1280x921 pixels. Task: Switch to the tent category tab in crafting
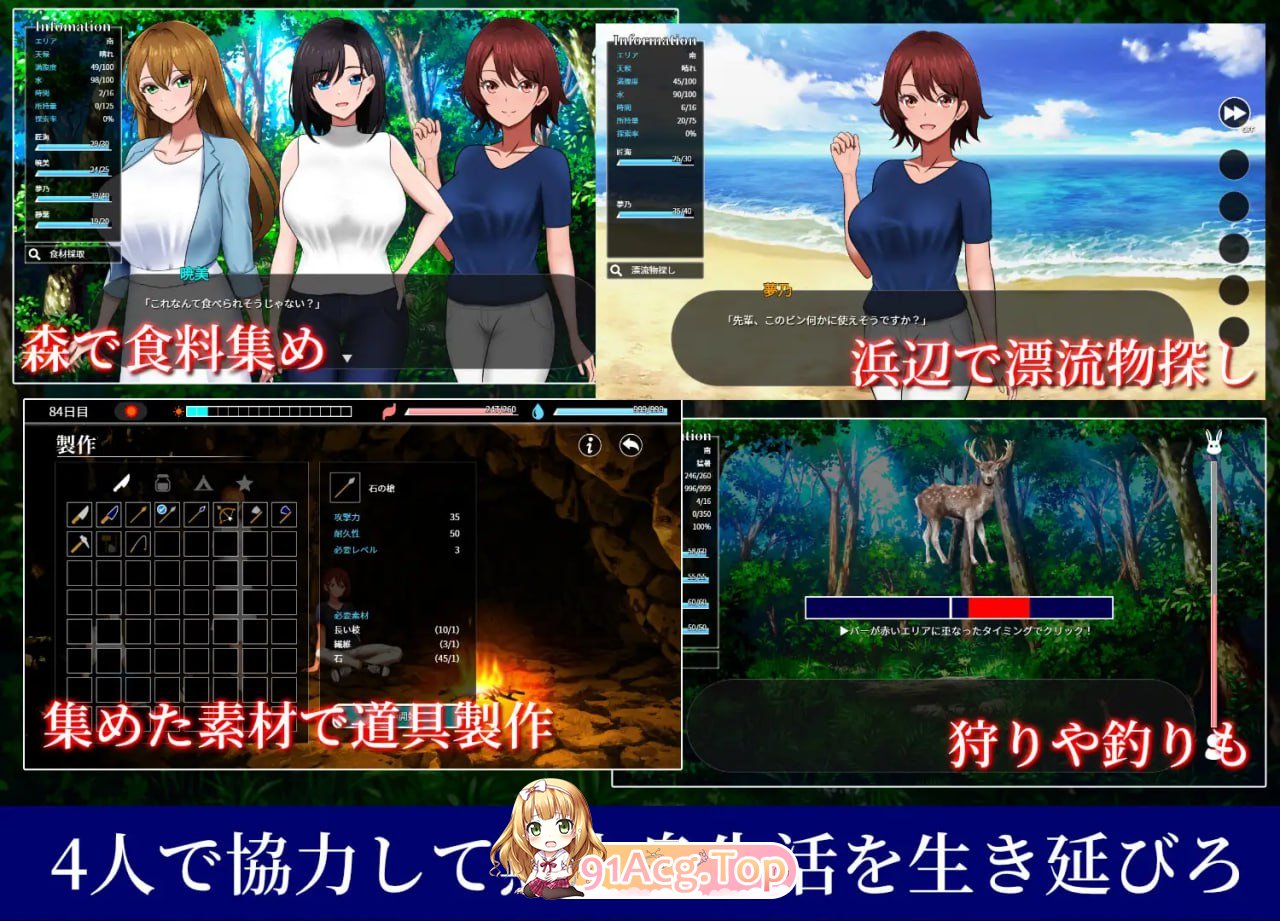point(203,483)
